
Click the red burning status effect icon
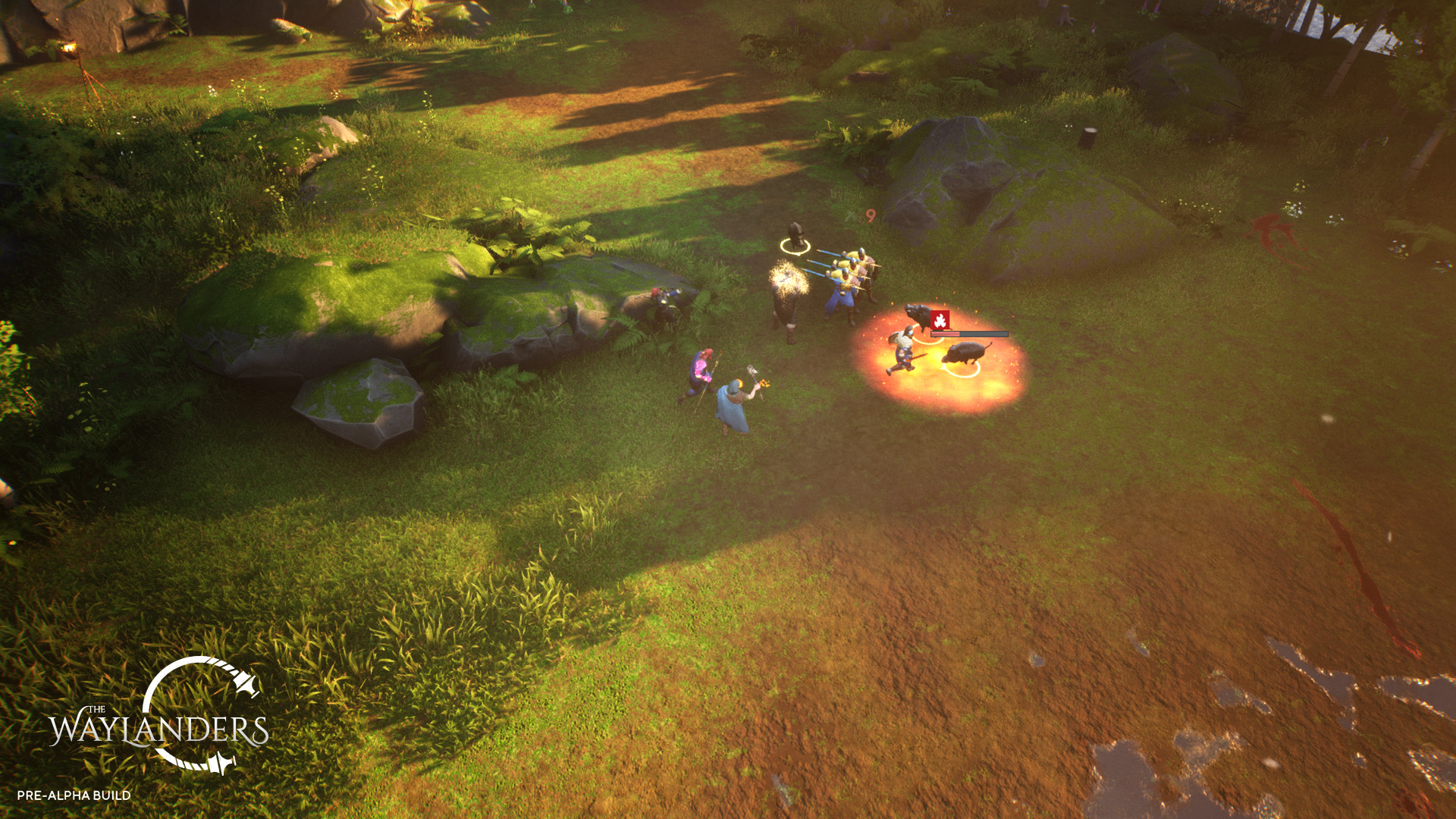[x=940, y=320]
